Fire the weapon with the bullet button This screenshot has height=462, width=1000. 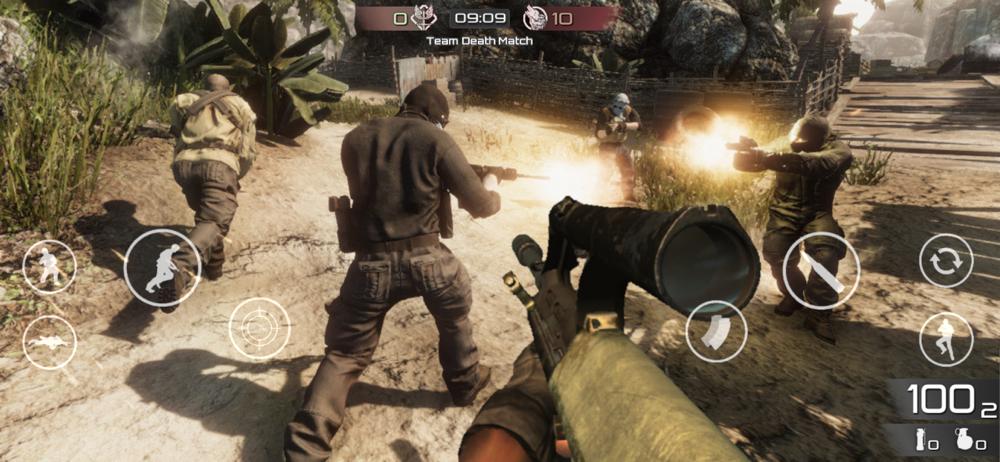tap(821, 270)
